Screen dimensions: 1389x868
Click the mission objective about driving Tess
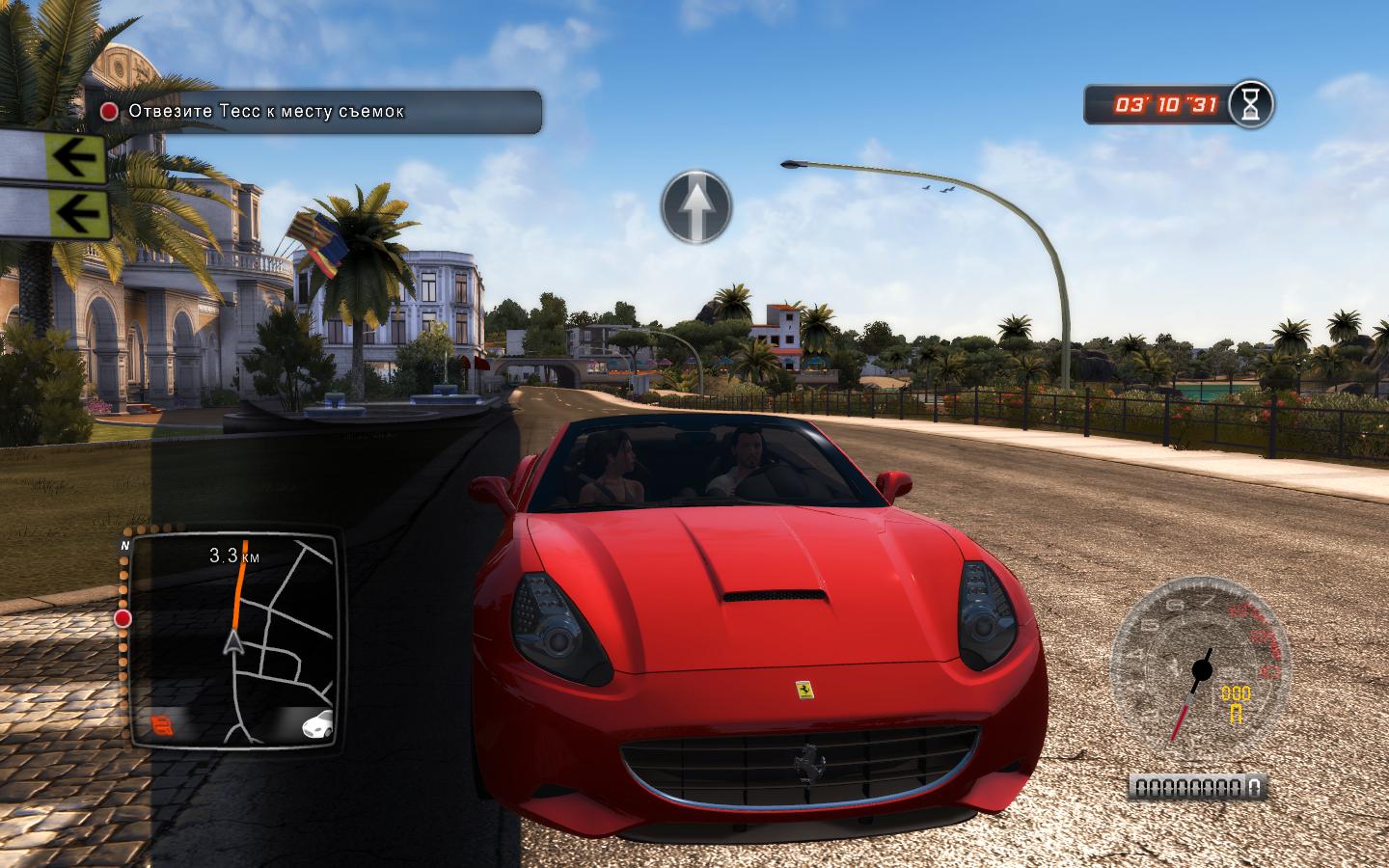click(266, 111)
